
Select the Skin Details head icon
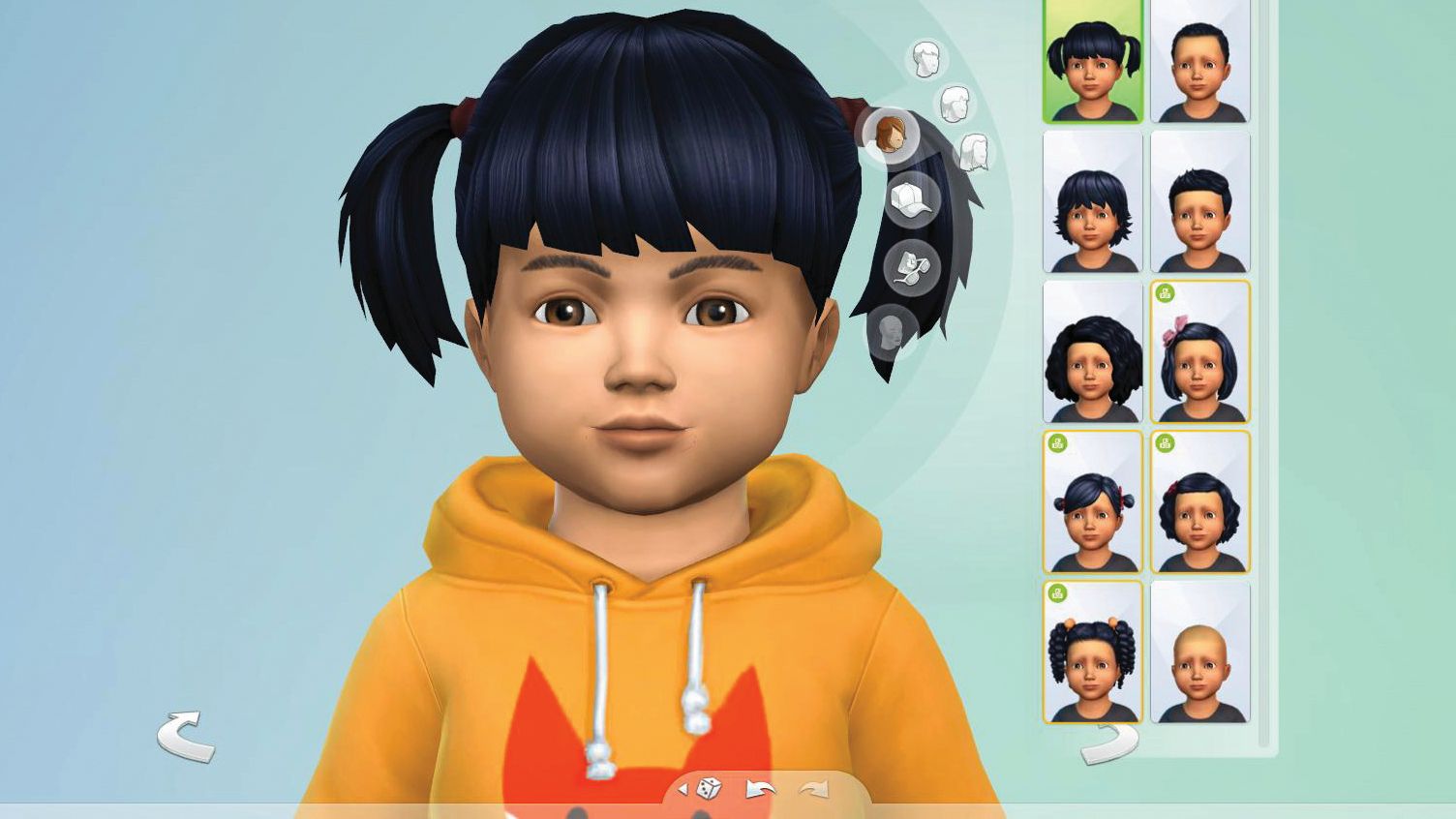pos(890,329)
